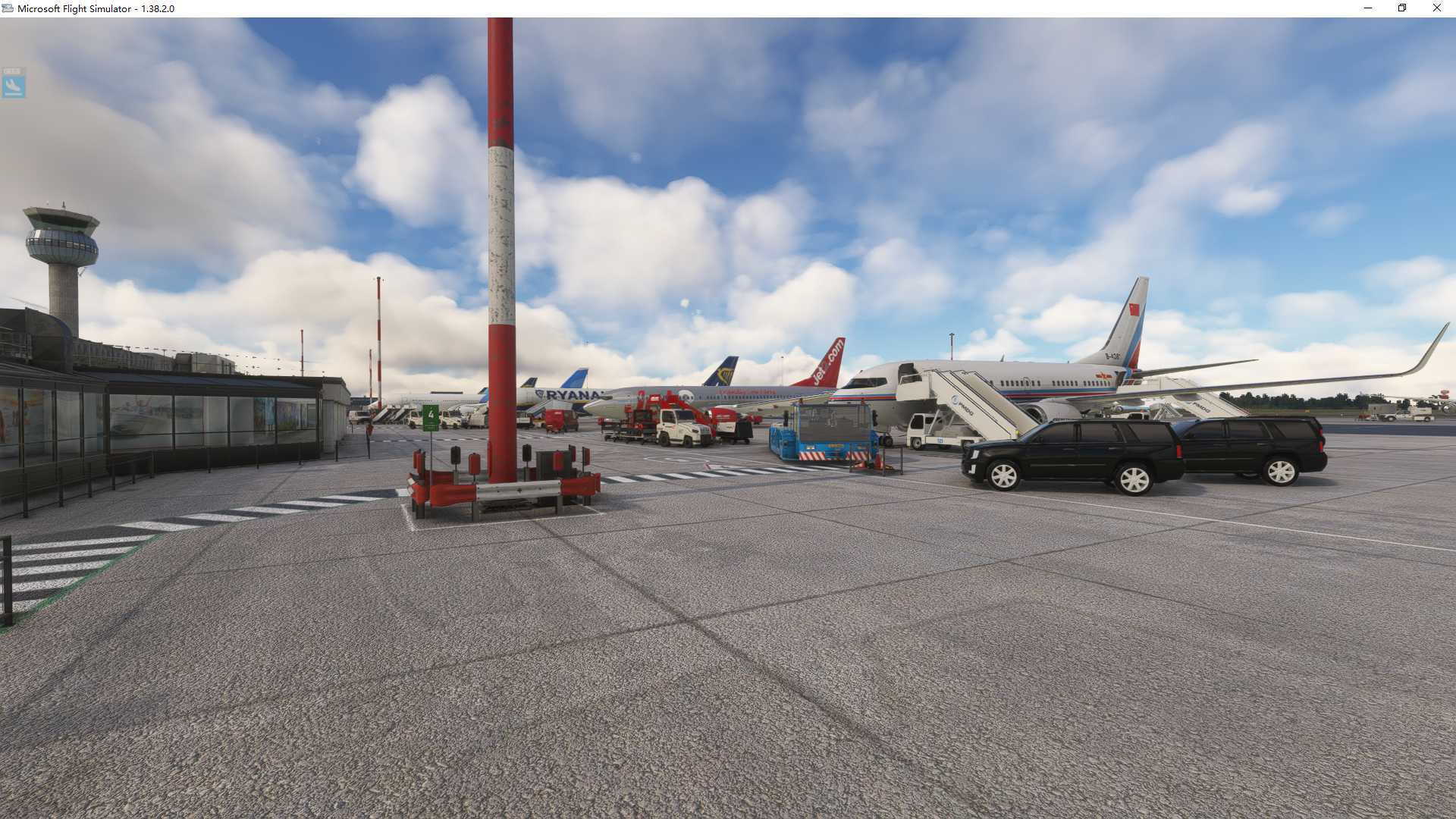Close the Microsoft Flight Simulator window

1437,8
